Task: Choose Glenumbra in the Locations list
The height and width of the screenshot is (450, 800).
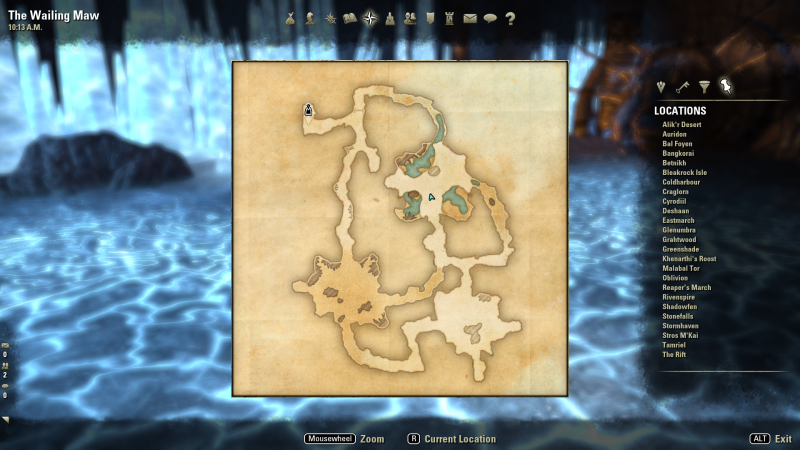Action: (x=679, y=230)
